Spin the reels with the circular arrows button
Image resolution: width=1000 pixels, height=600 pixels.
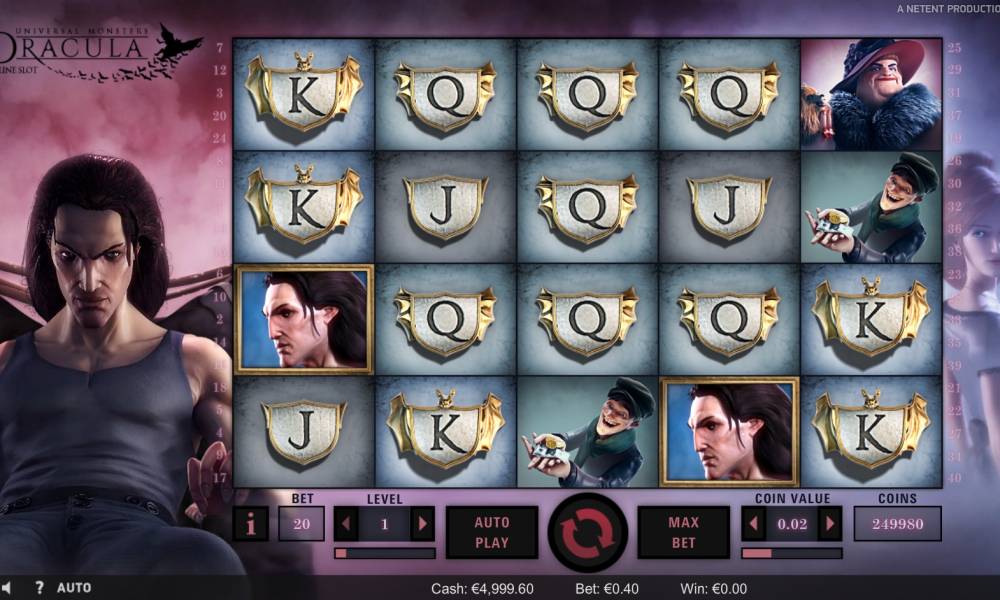click(x=588, y=532)
